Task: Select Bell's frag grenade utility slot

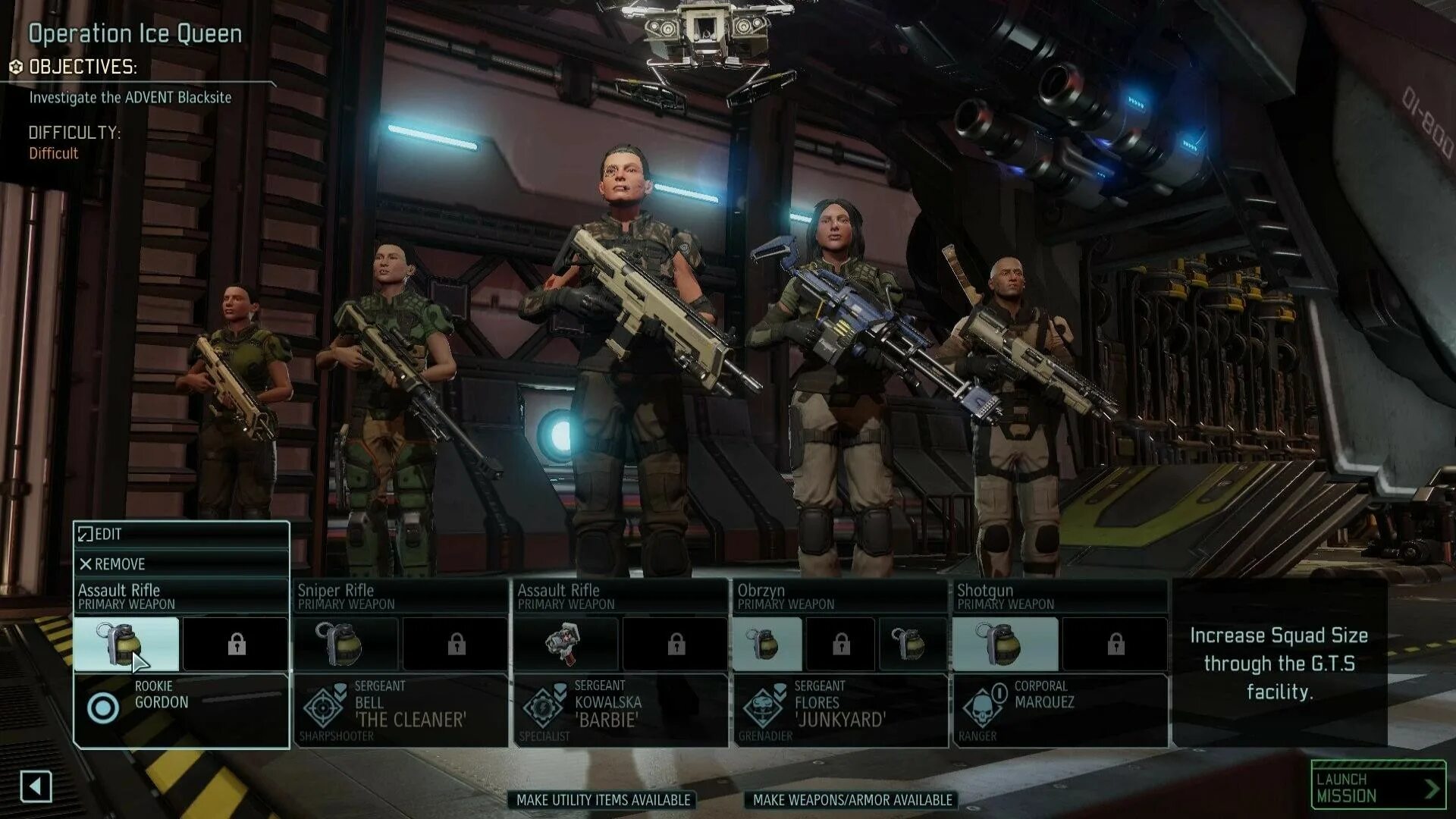Action: click(x=346, y=644)
